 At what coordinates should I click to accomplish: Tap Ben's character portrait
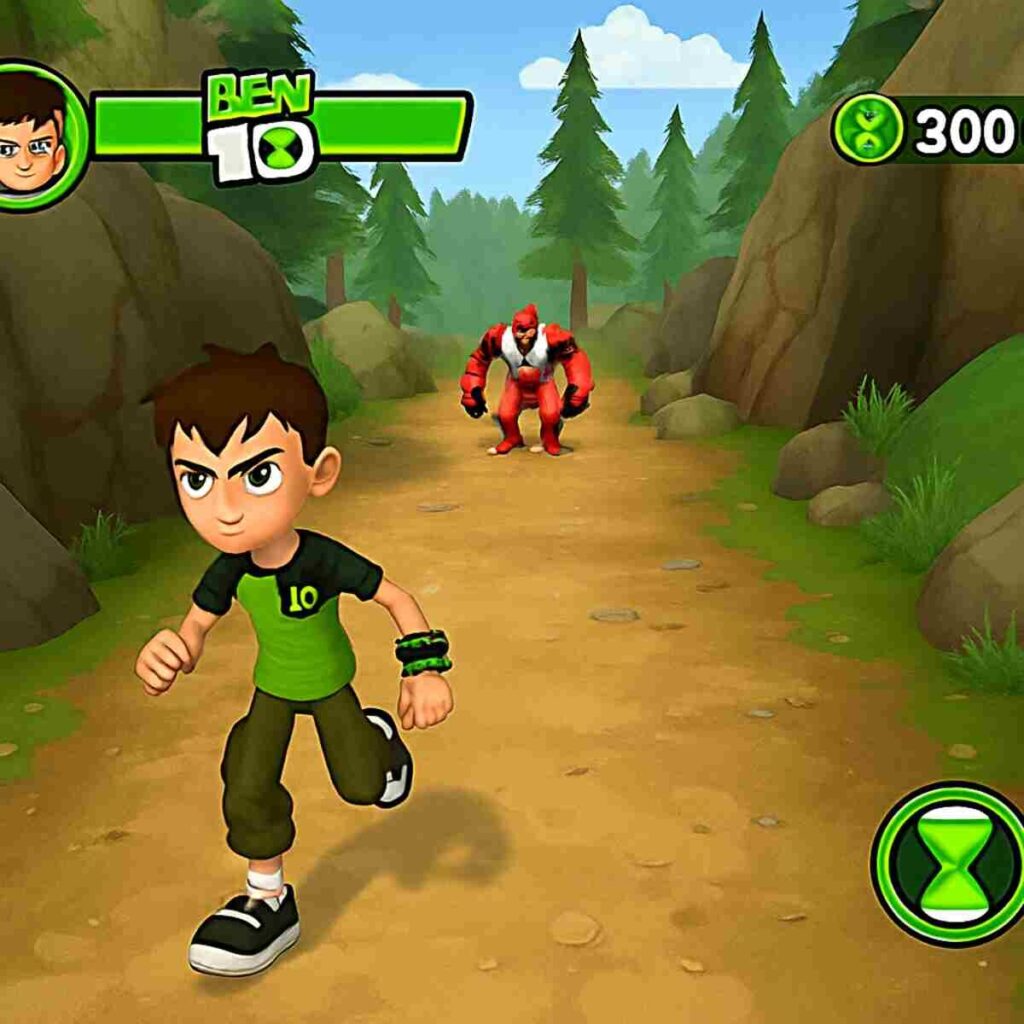[x=32, y=135]
